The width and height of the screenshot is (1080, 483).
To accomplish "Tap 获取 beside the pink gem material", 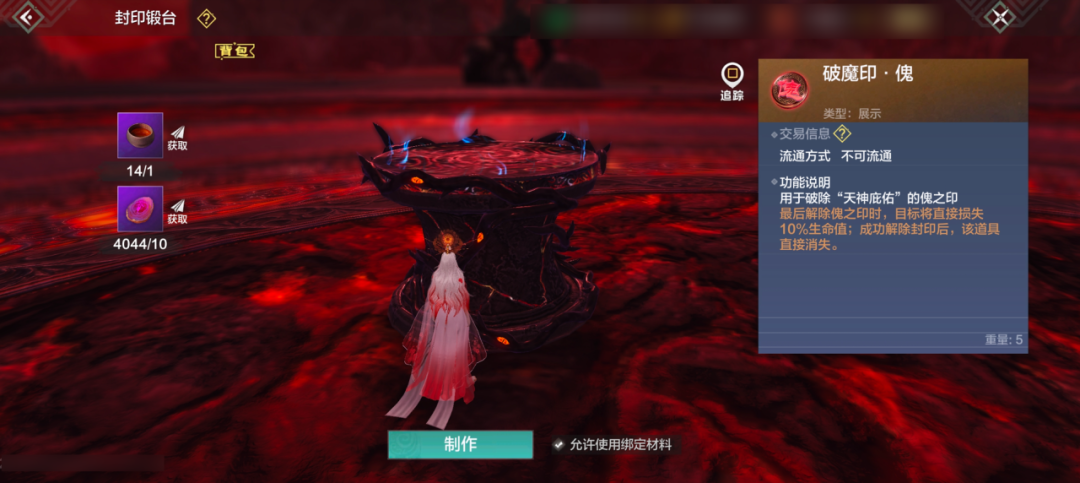I will tap(177, 212).
